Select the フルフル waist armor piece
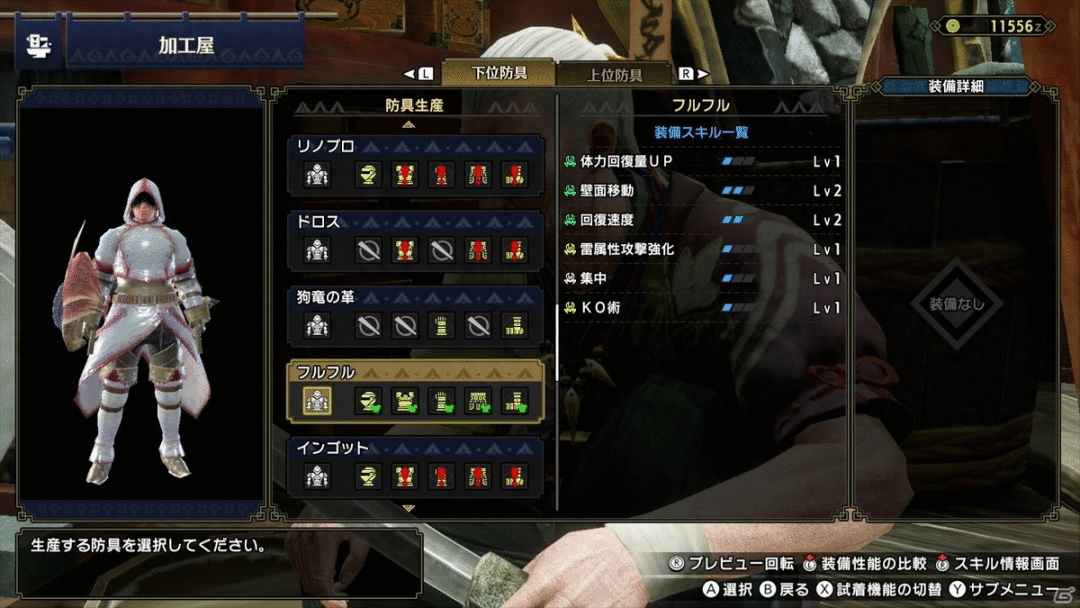Viewport: 1080px width, 608px height. [x=478, y=401]
